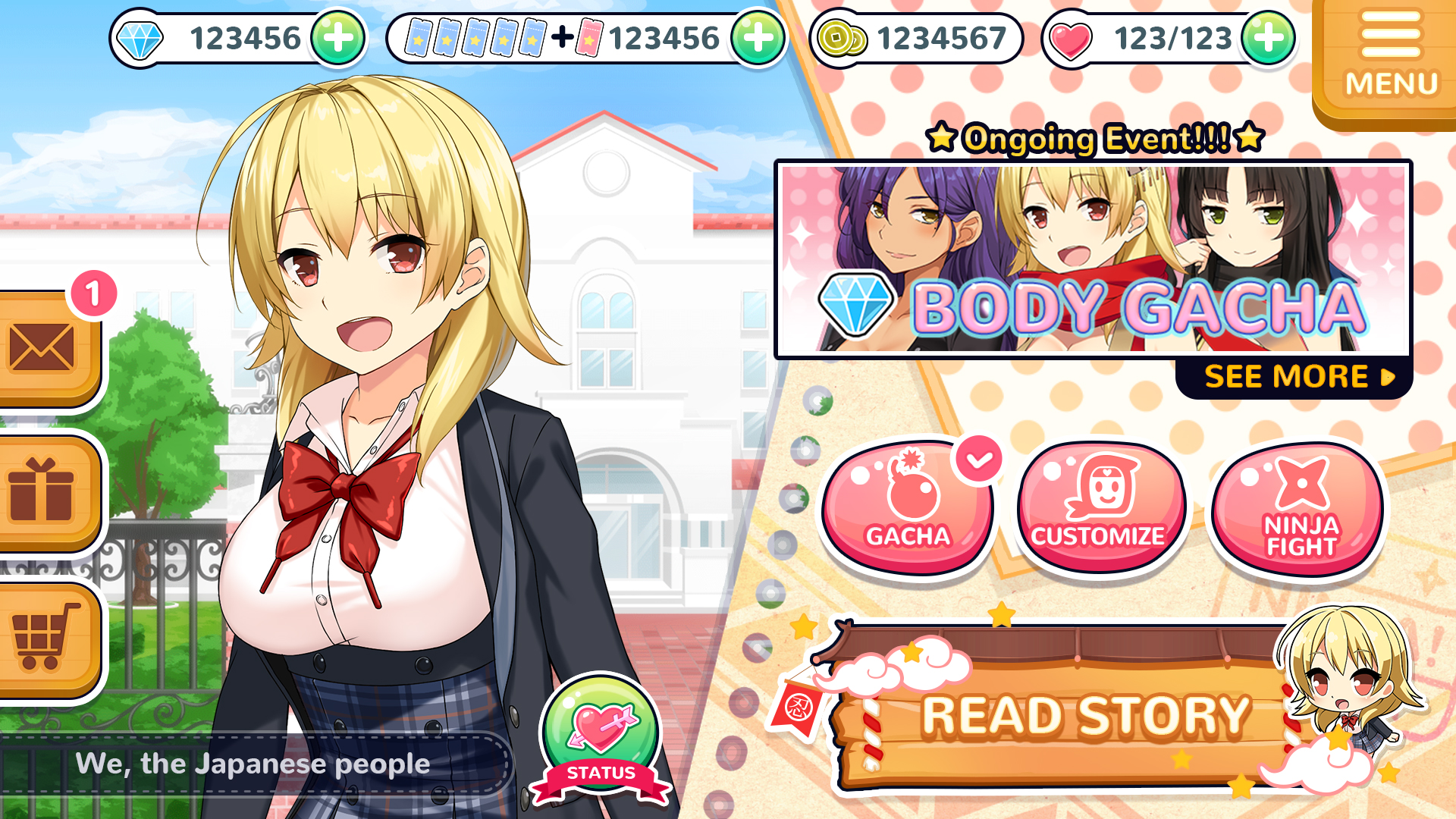Open the gift box rewards
Viewport: 1456px width, 819px height.
click(42, 489)
